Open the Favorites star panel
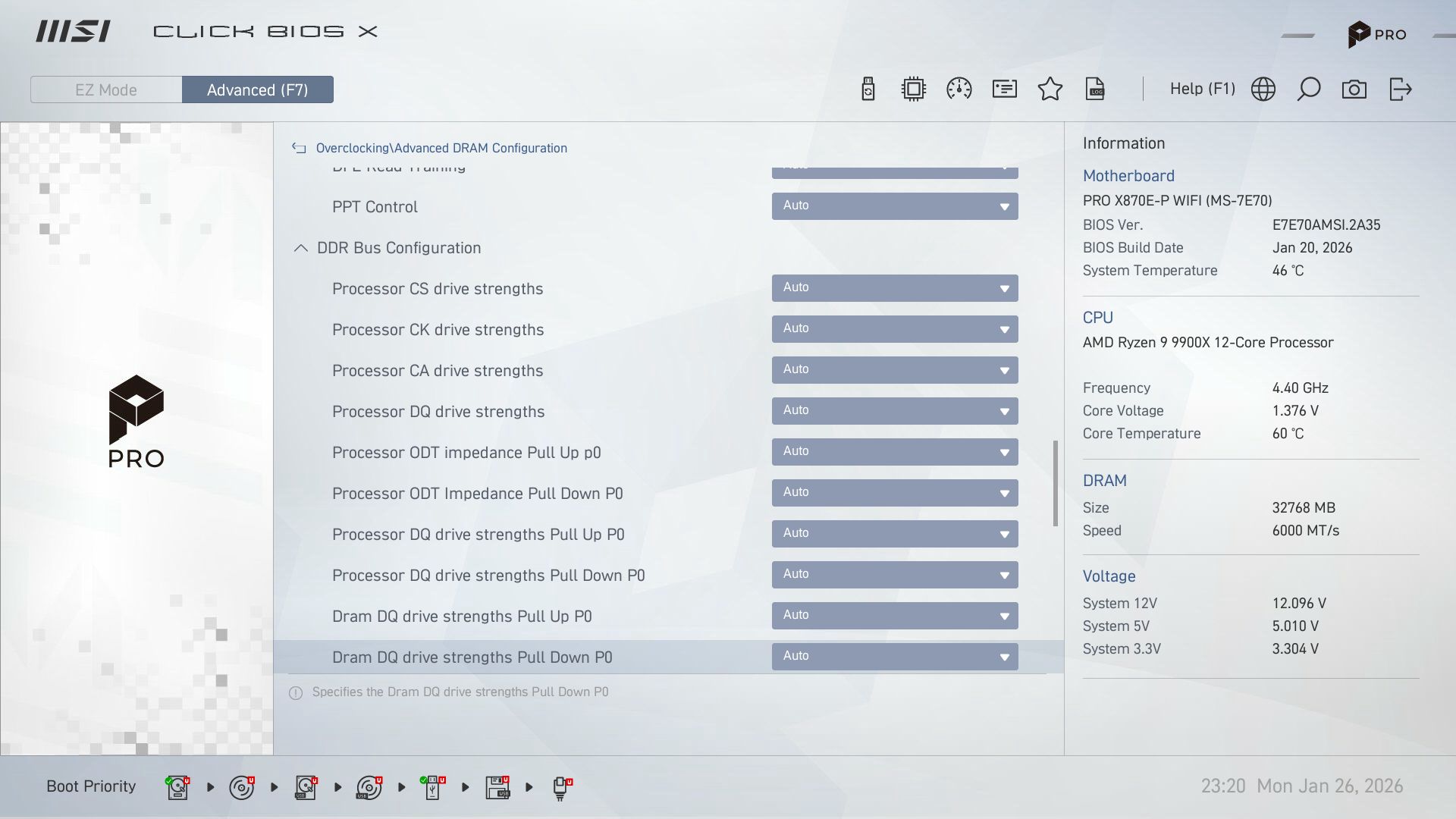 [1050, 89]
